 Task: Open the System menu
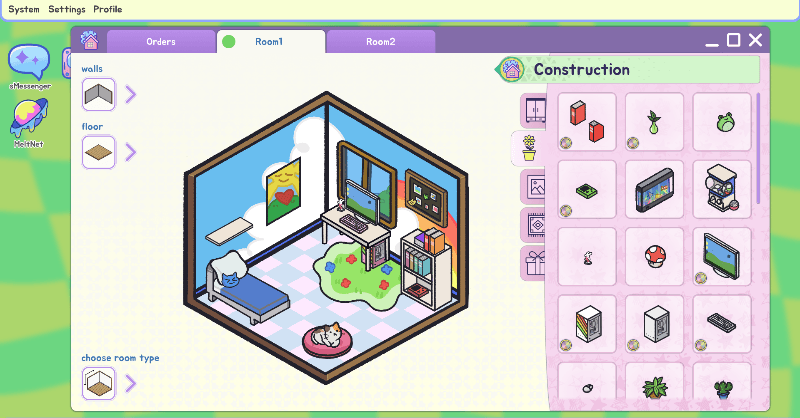tap(24, 9)
